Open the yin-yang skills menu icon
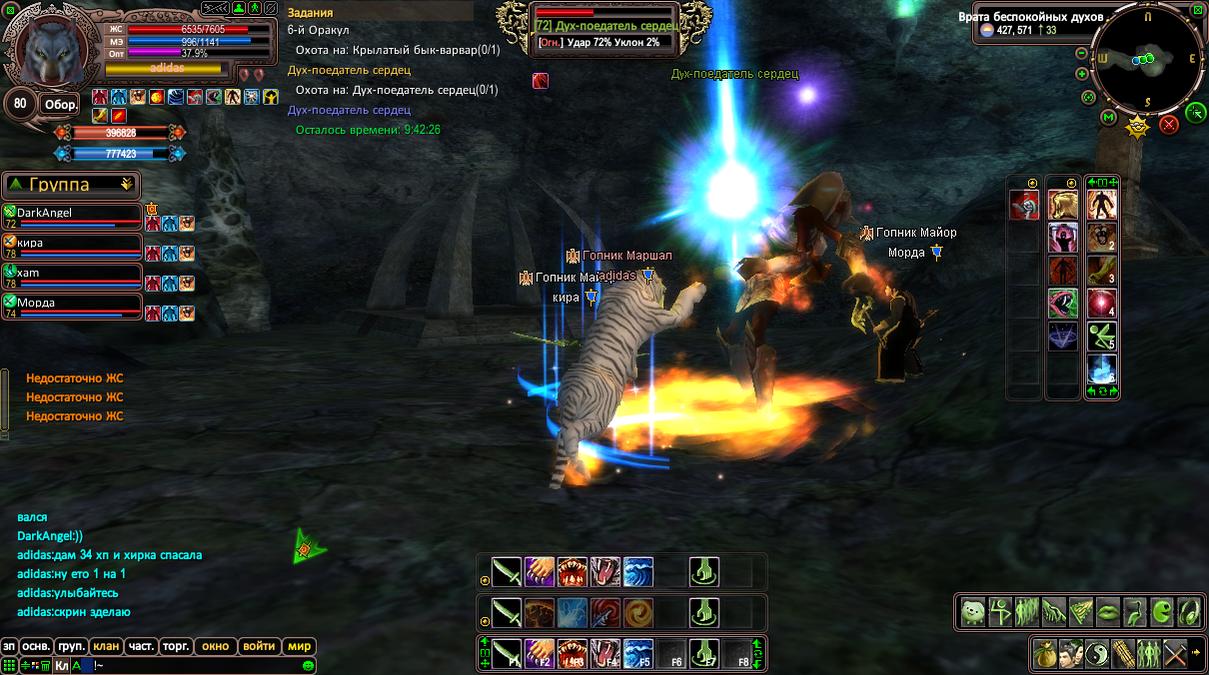The height and width of the screenshot is (675, 1209). pyautogui.click(x=1096, y=653)
